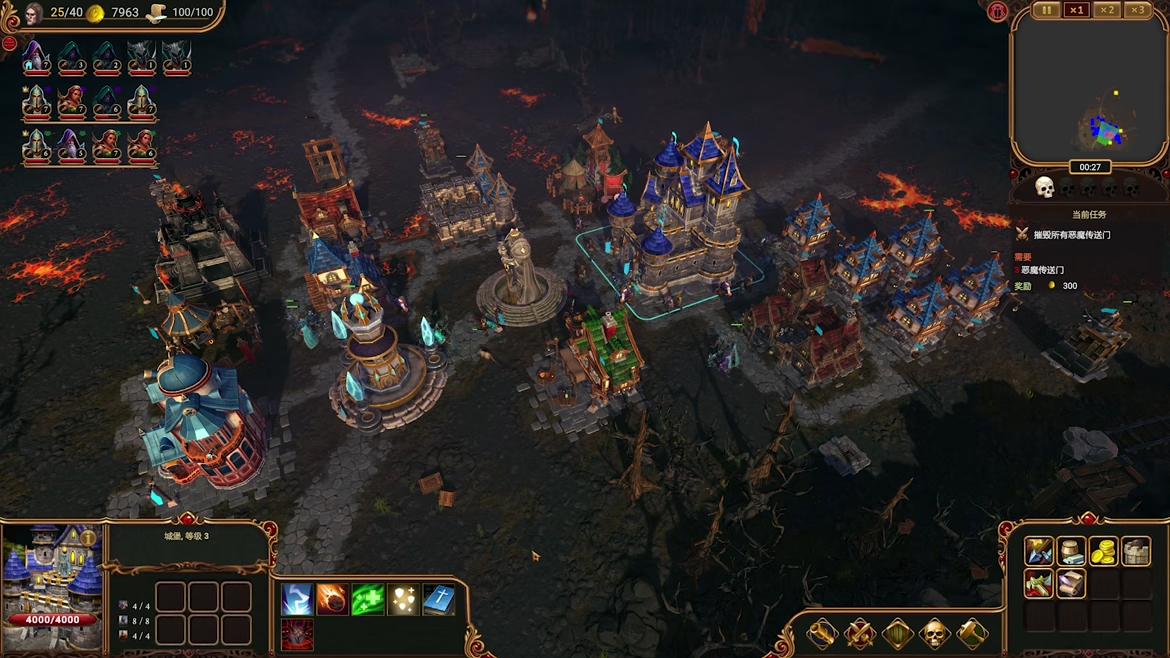Cast the lightning bolt spell
This screenshot has height=658, width=1170.
tap(297, 599)
